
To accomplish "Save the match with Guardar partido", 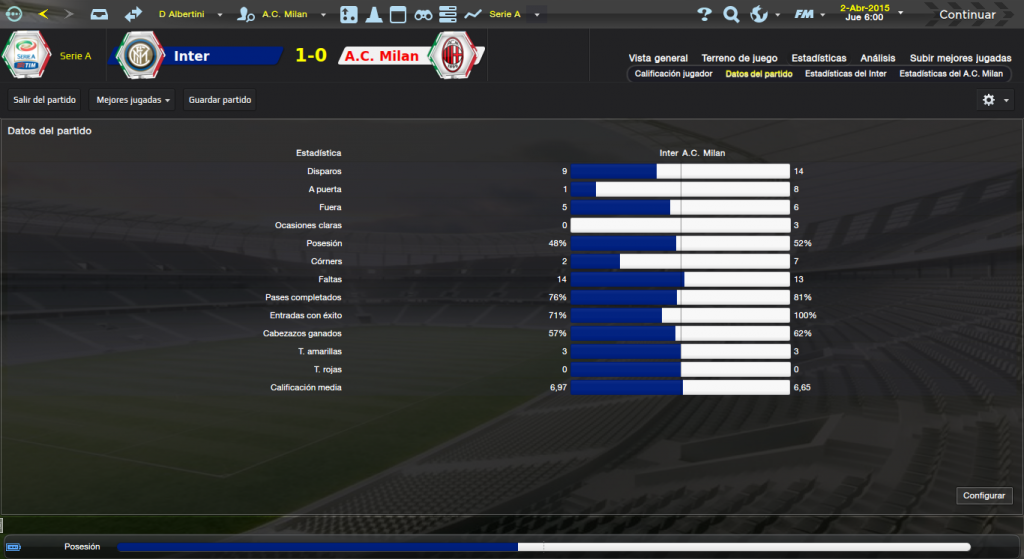I will click(x=221, y=100).
